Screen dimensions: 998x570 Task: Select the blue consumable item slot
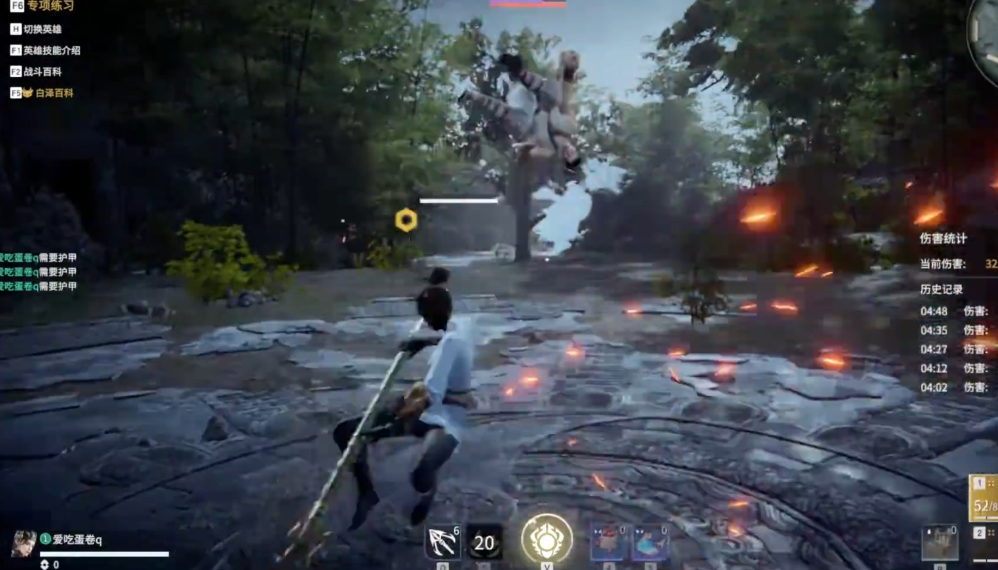650,543
